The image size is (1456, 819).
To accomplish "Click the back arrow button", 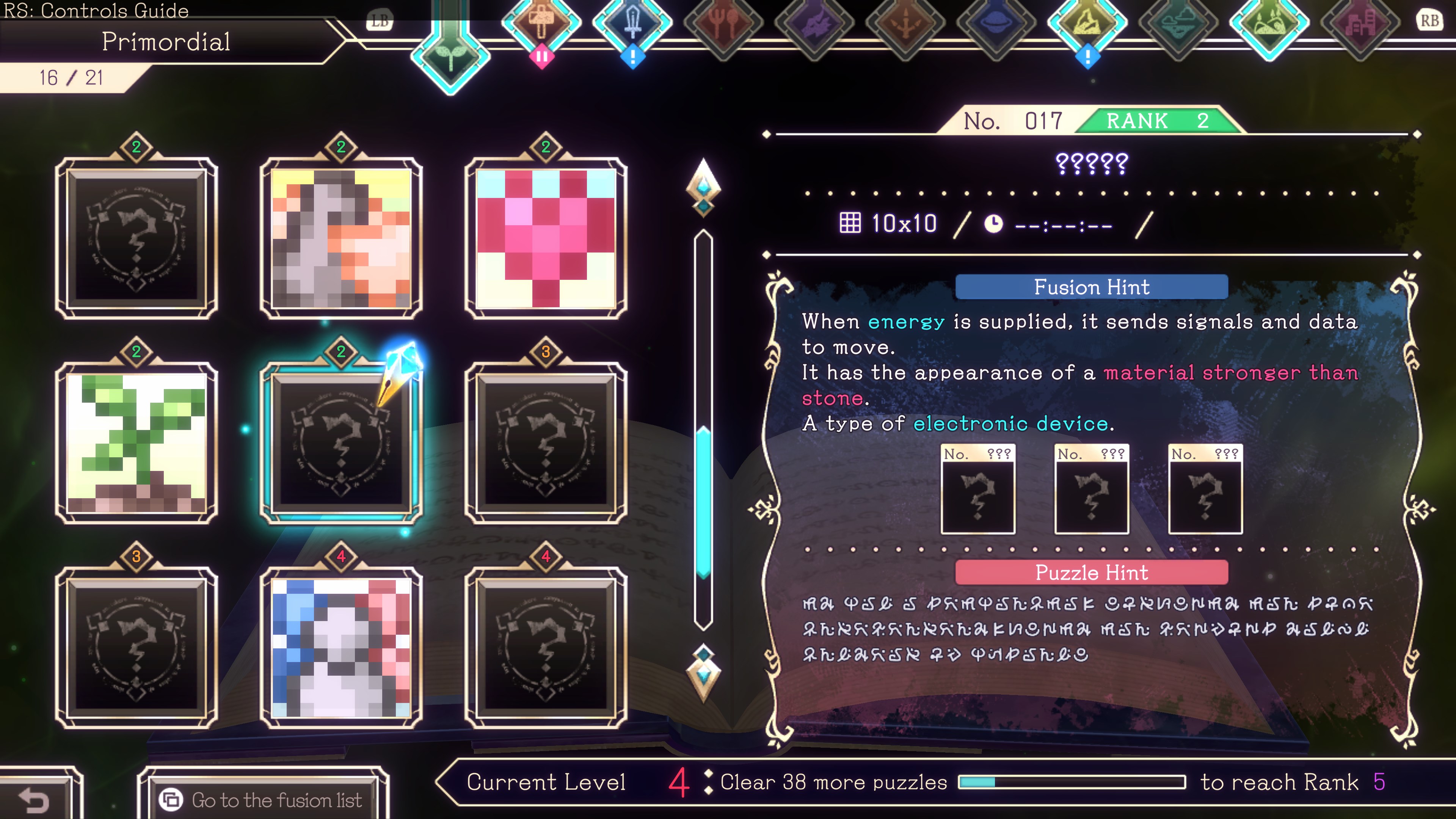I will 35,799.
